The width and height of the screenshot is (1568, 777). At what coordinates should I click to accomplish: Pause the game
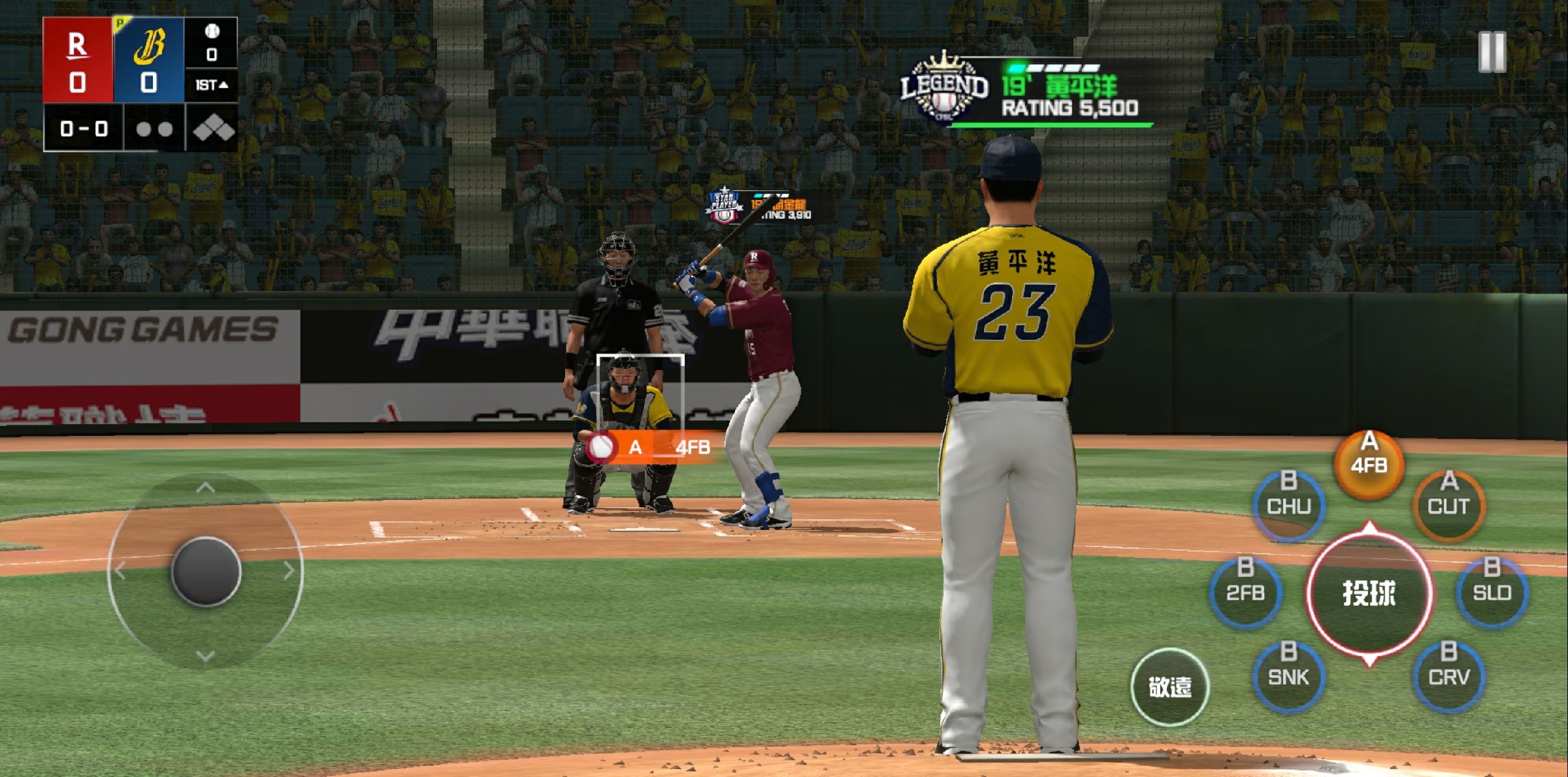1492,51
